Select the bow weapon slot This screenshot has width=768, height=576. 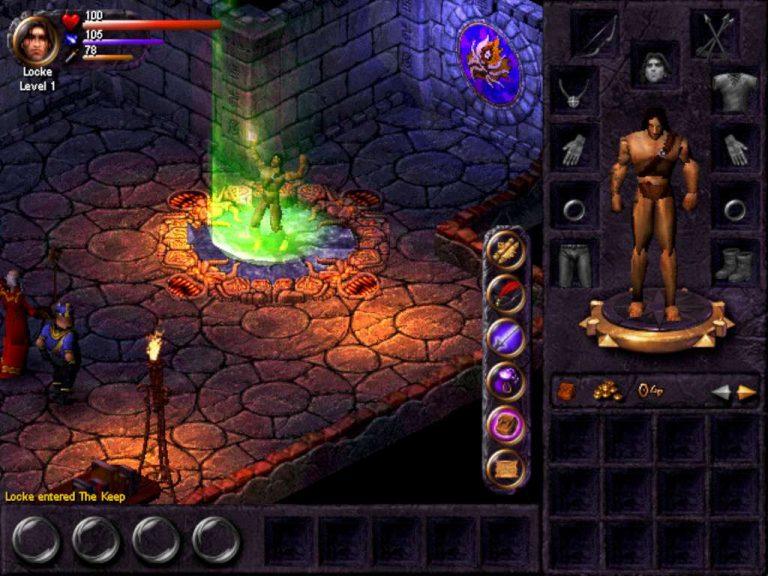coord(595,36)
